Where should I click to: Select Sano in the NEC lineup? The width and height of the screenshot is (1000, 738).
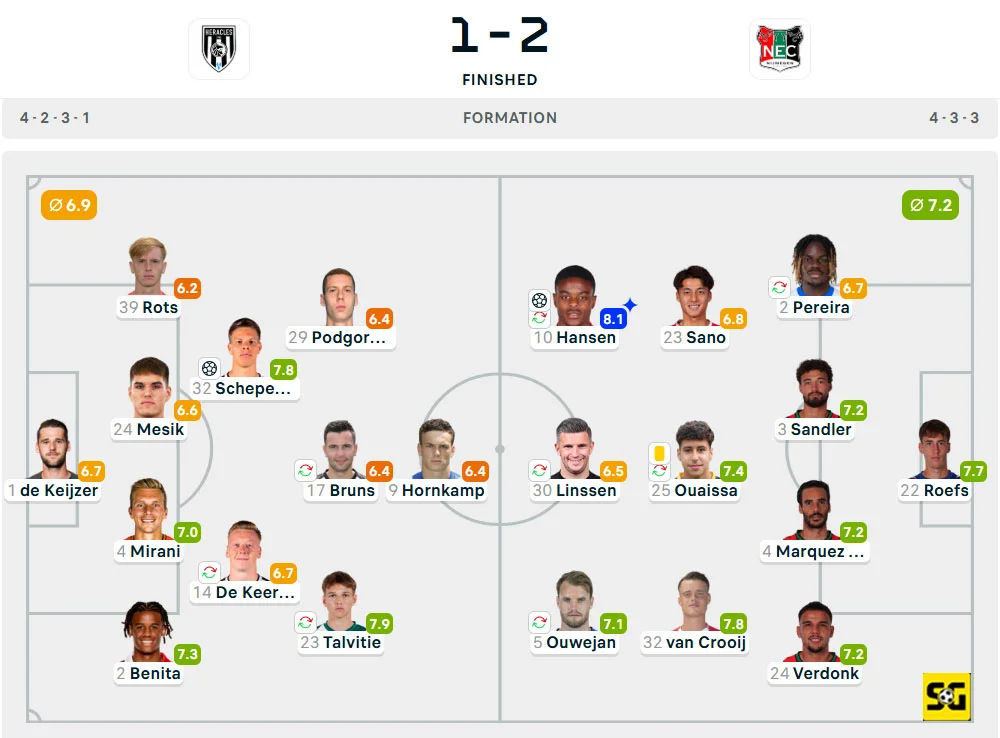click(693, 297)
